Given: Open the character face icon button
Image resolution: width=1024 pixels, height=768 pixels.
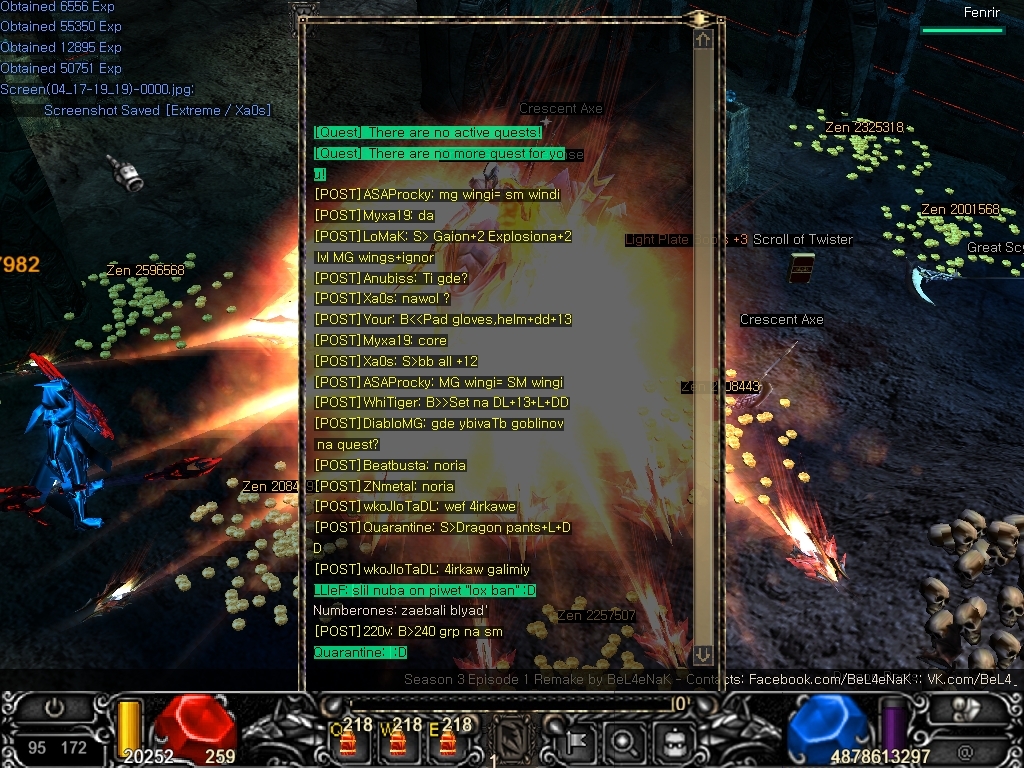Looking at the screenshot, I should coord(669,741).
